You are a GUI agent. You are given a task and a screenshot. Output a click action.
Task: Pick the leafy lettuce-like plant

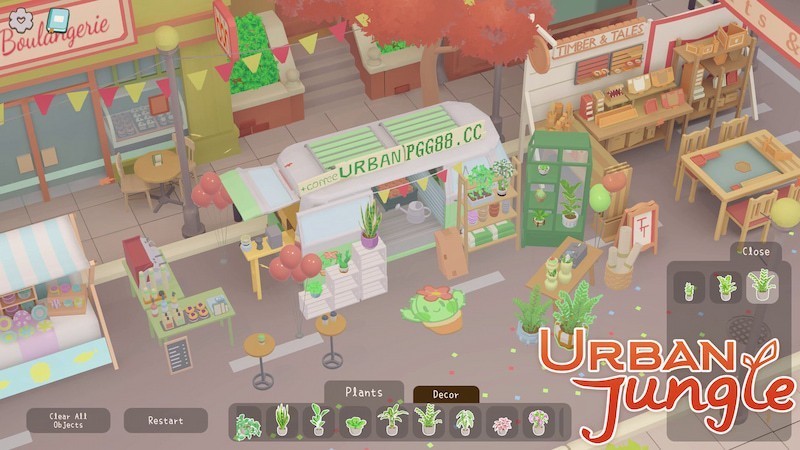click(355, 422)
